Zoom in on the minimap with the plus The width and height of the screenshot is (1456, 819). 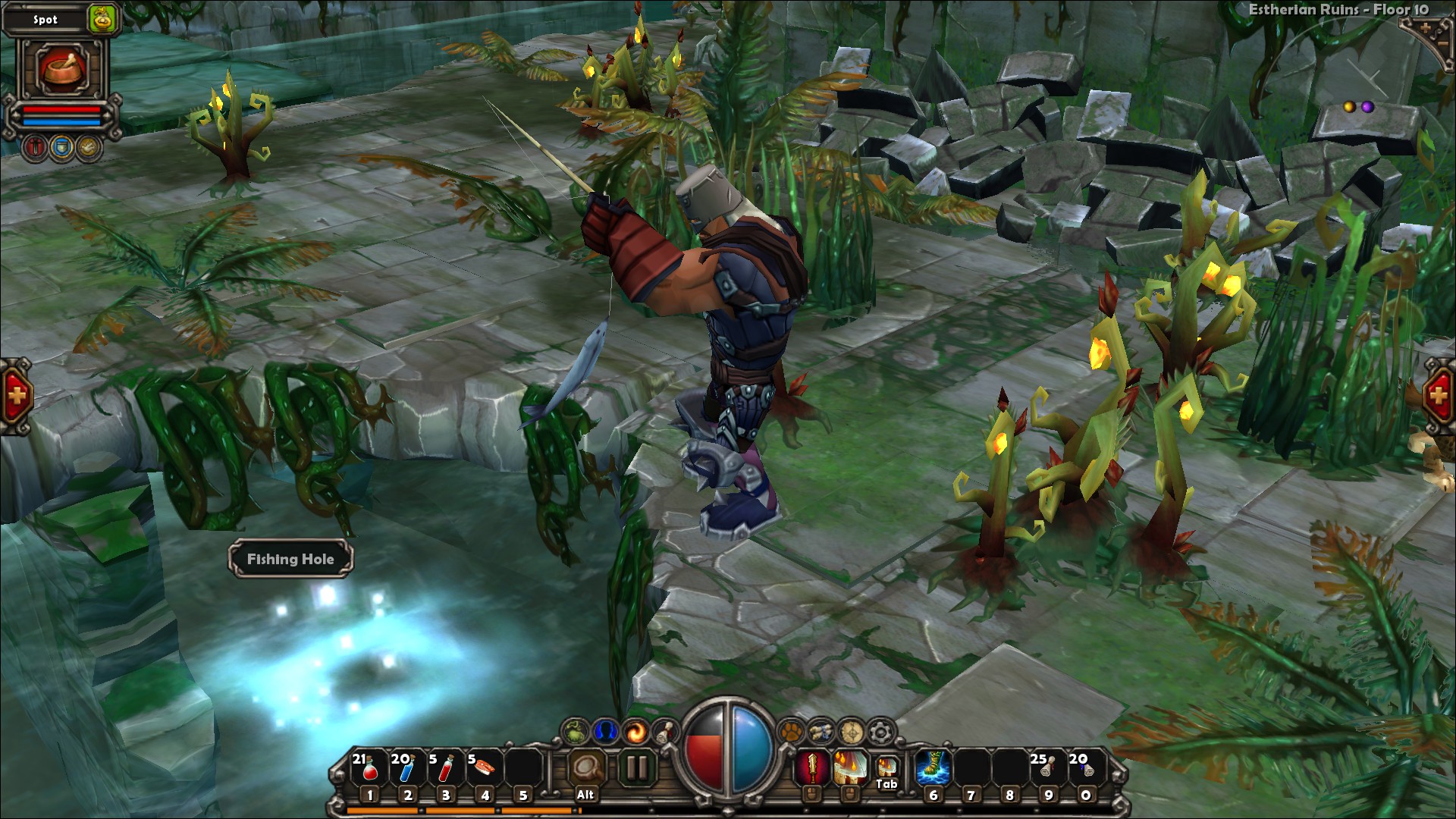pos(1426,28)
